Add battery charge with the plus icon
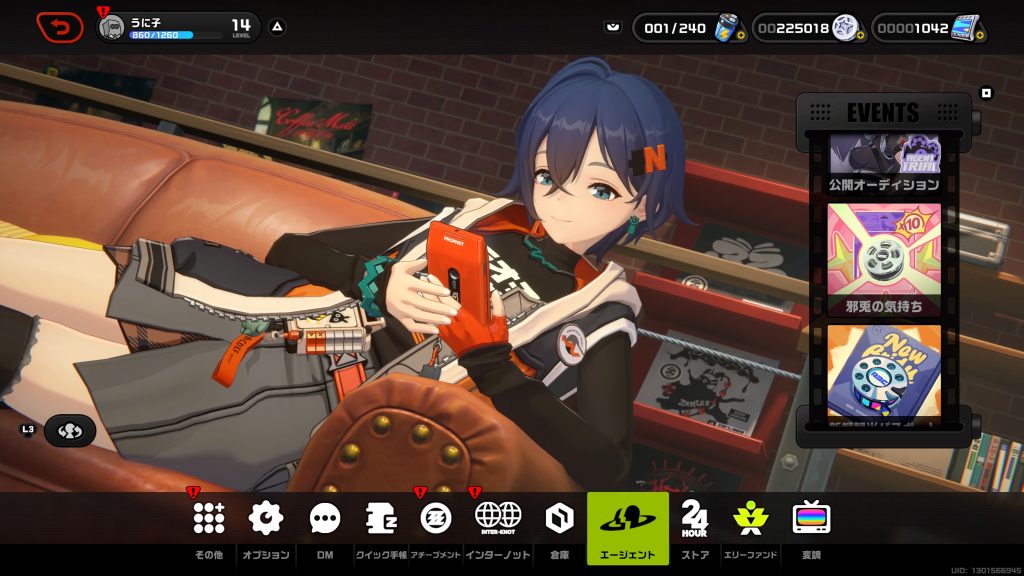 point(740,35)
